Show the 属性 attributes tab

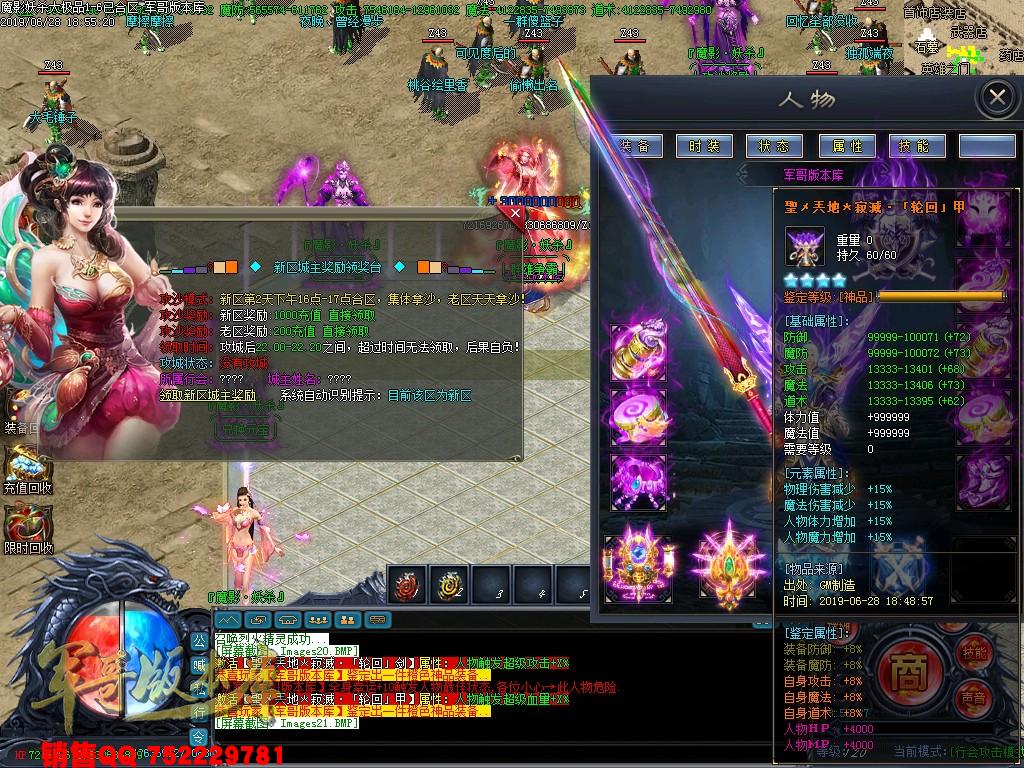coord(846,146)
